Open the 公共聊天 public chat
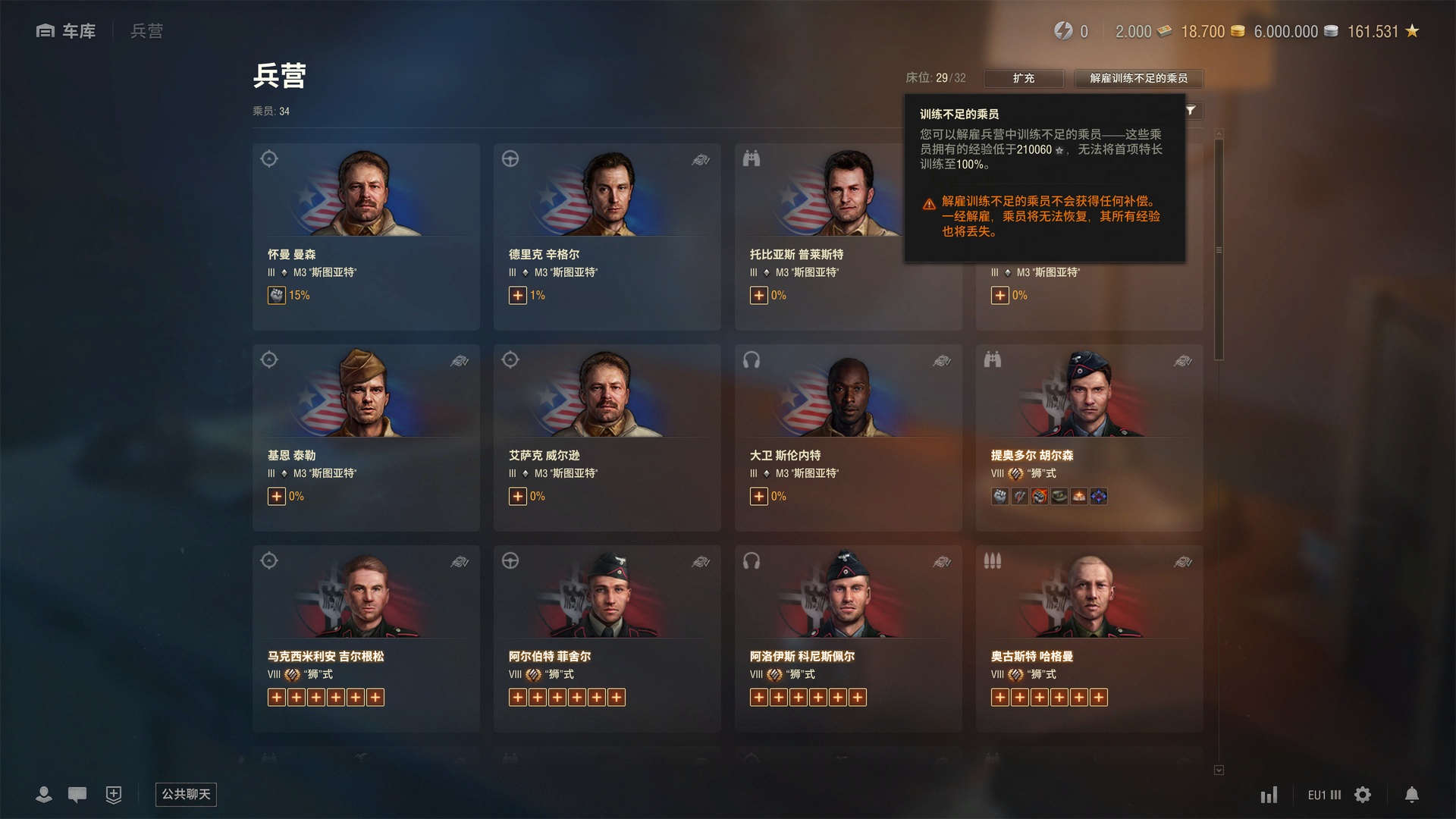This screenshot has height=819, width=1456. (186, 794)
